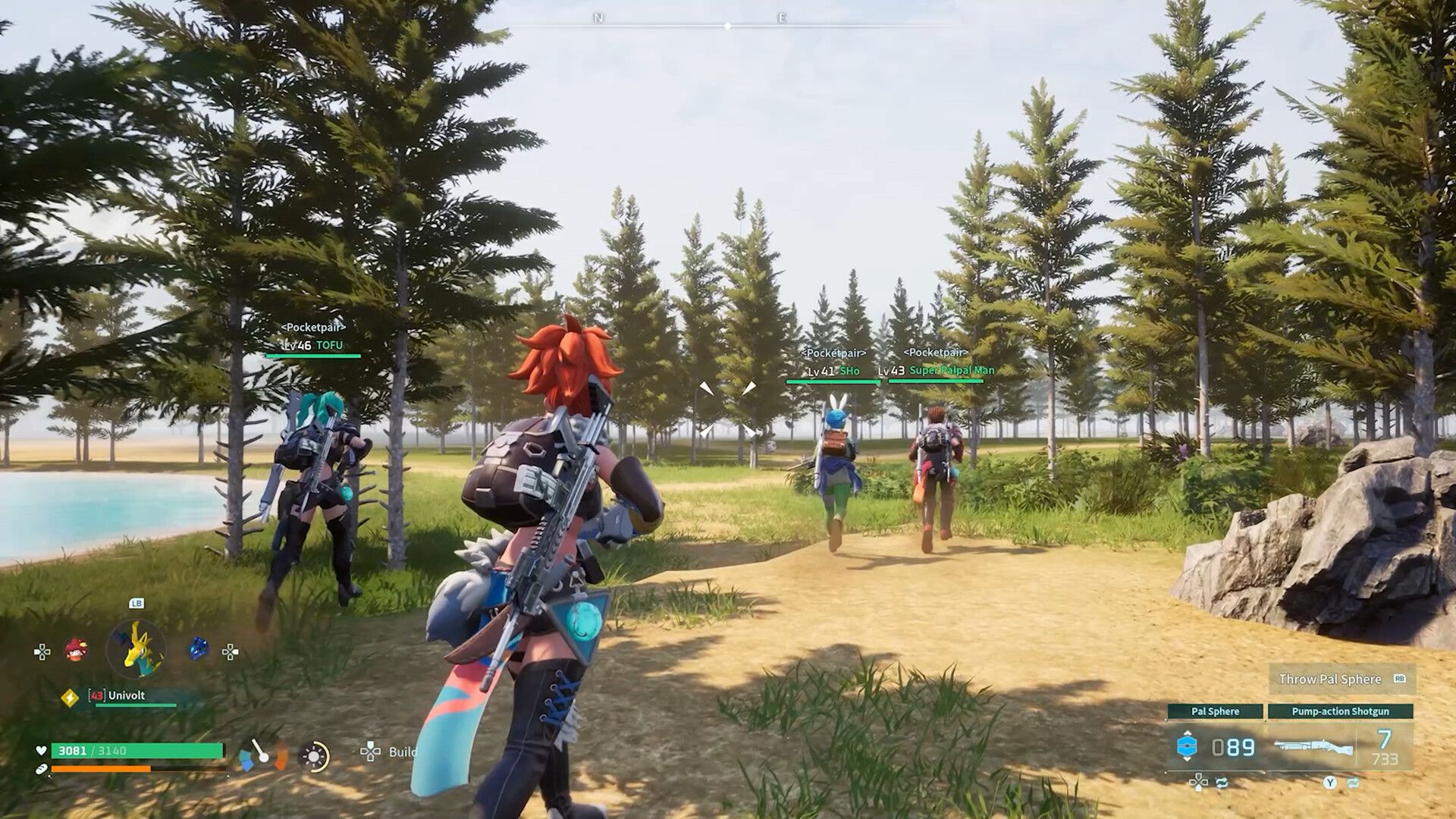Click the Pal Sphere item icon
This screenshot has height=819, width=1456.
click(x=1187, y=746)
